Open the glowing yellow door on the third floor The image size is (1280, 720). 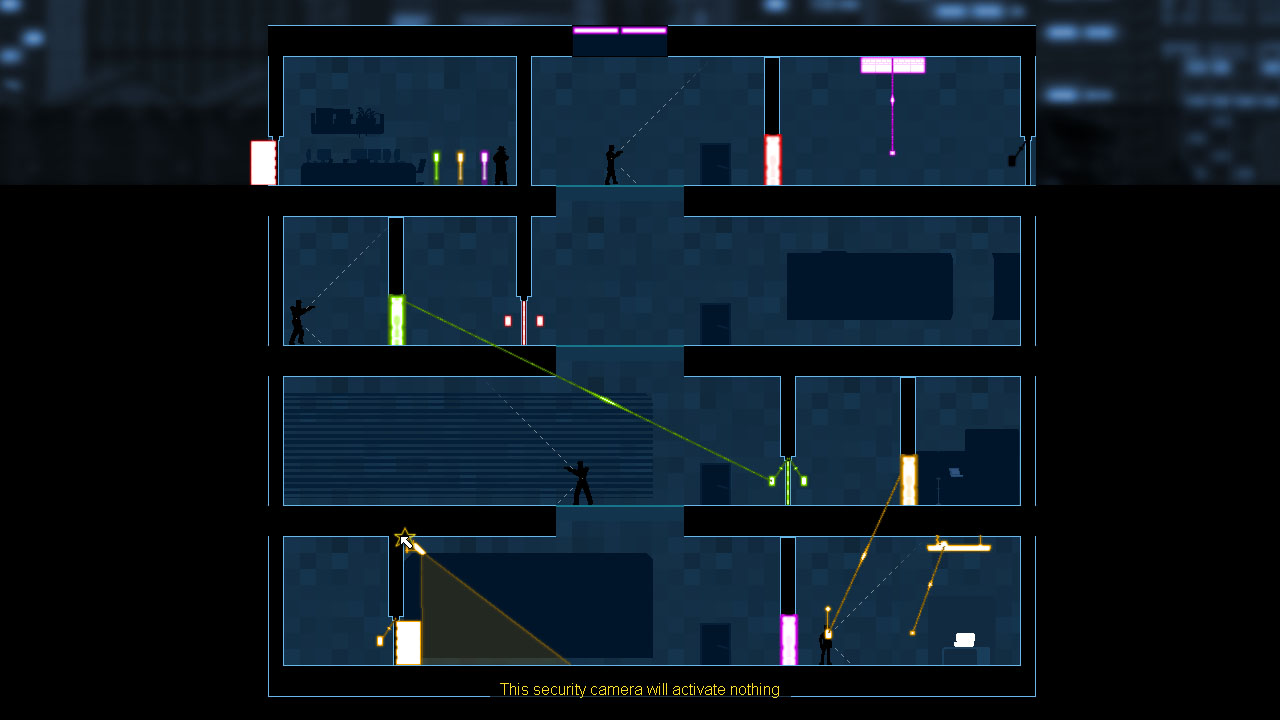pyautogui.click(x=909, y=478)
